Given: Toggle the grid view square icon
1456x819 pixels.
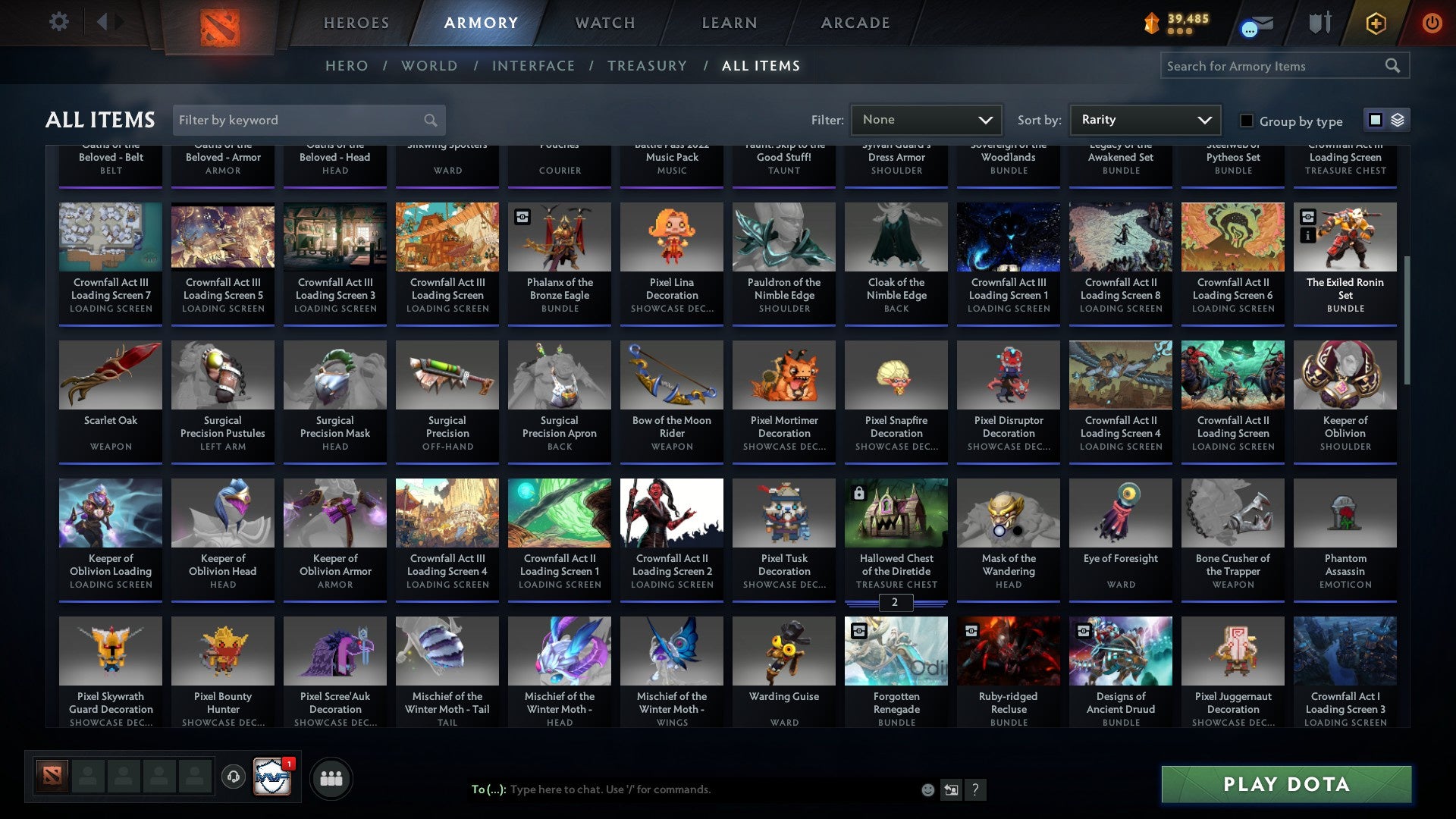Looking at the screenshot, I should [1375, 120].
